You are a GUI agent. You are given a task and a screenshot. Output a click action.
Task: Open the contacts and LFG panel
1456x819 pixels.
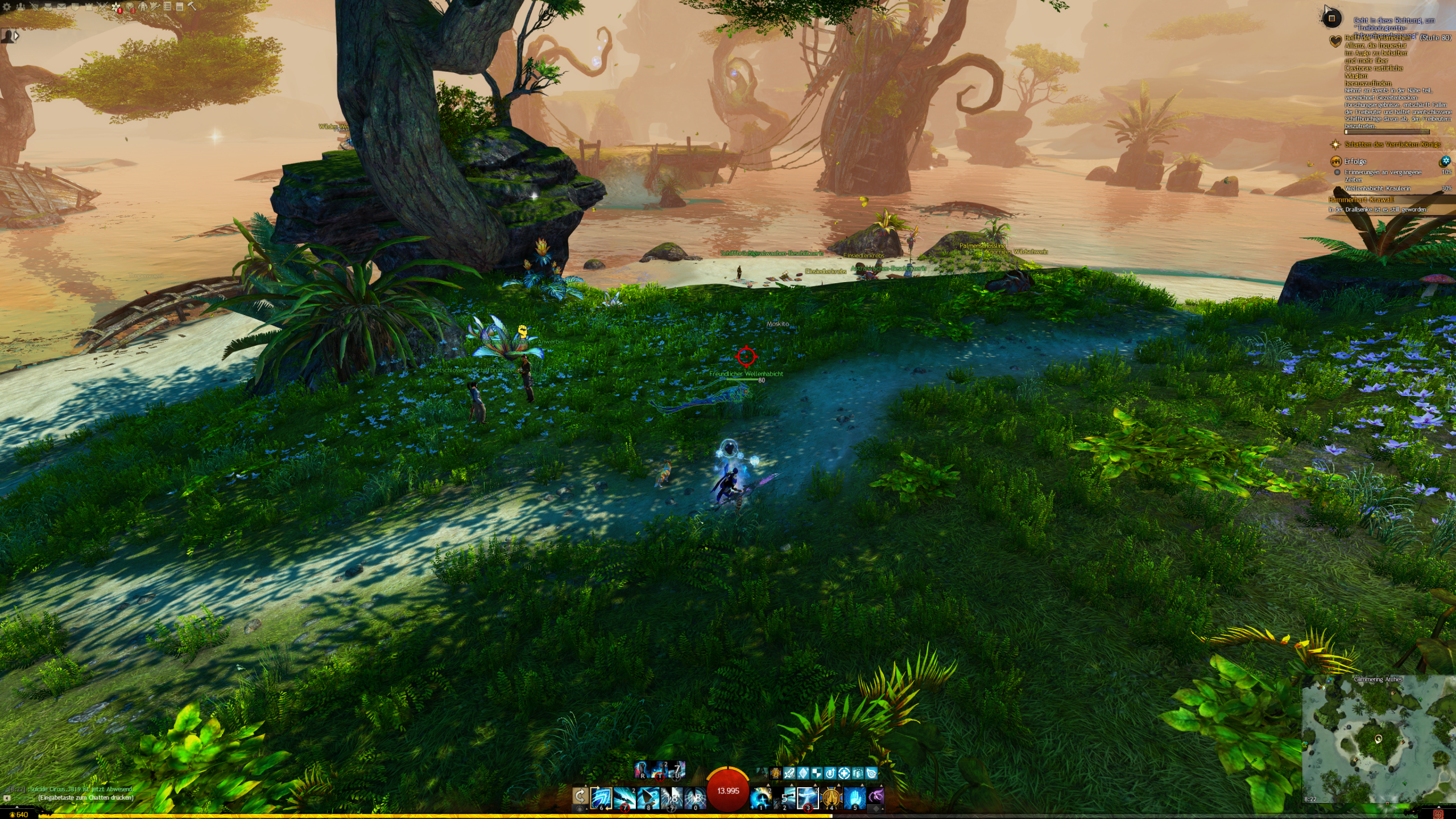click(x=20, y=7)
